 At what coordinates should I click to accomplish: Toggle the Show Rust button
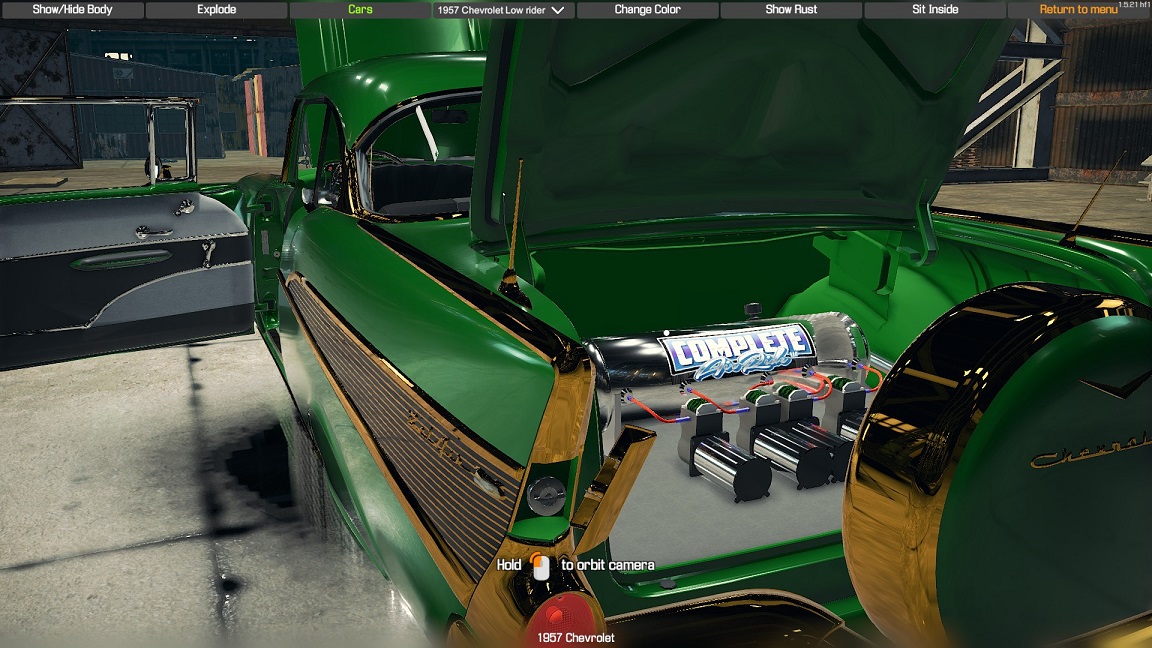[x=791, y=10]
